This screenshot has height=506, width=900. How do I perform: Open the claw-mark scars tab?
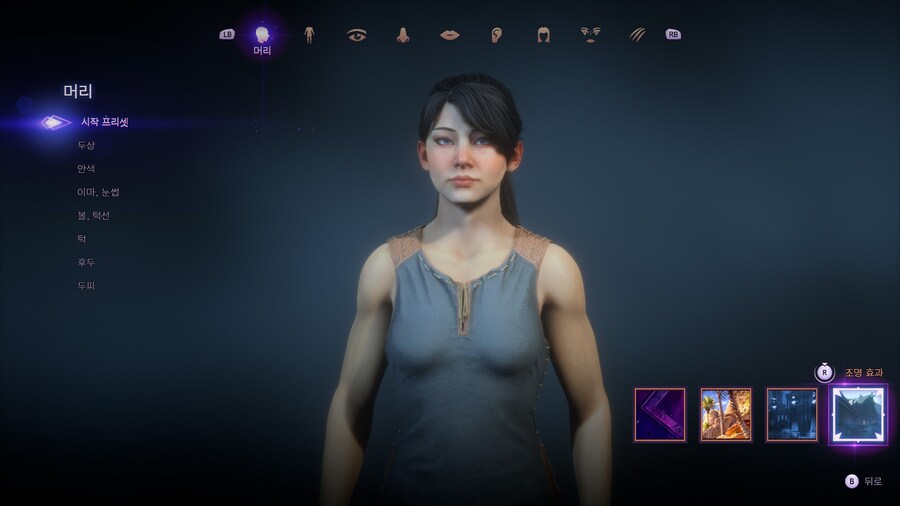pyautogui.click(x=637, y=35)
